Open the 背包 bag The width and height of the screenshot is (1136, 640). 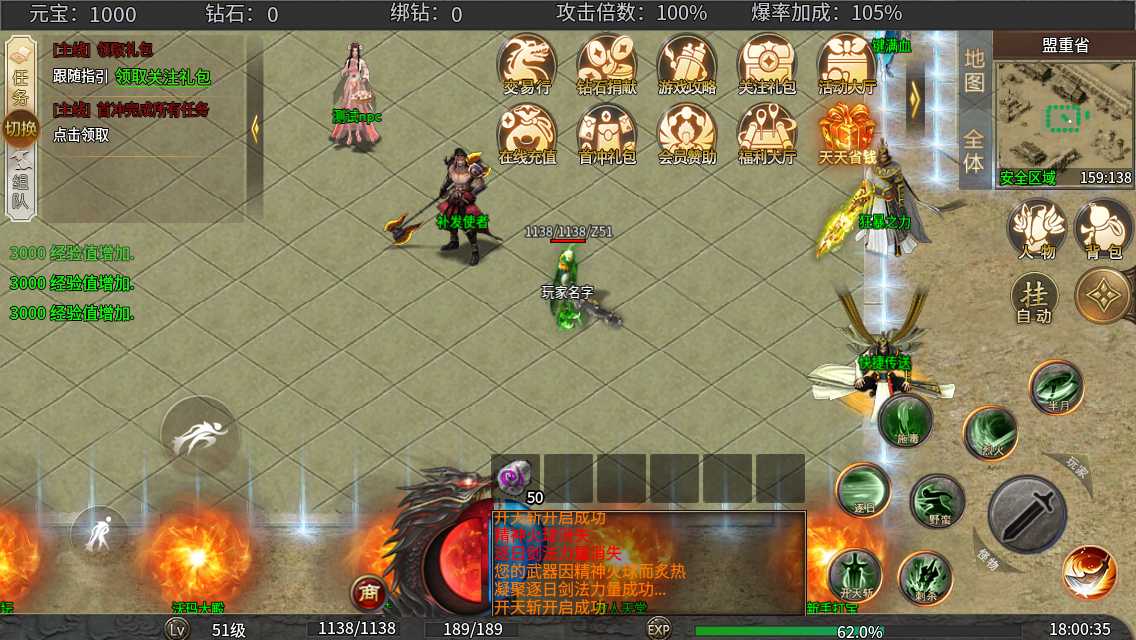(1103, 230)
